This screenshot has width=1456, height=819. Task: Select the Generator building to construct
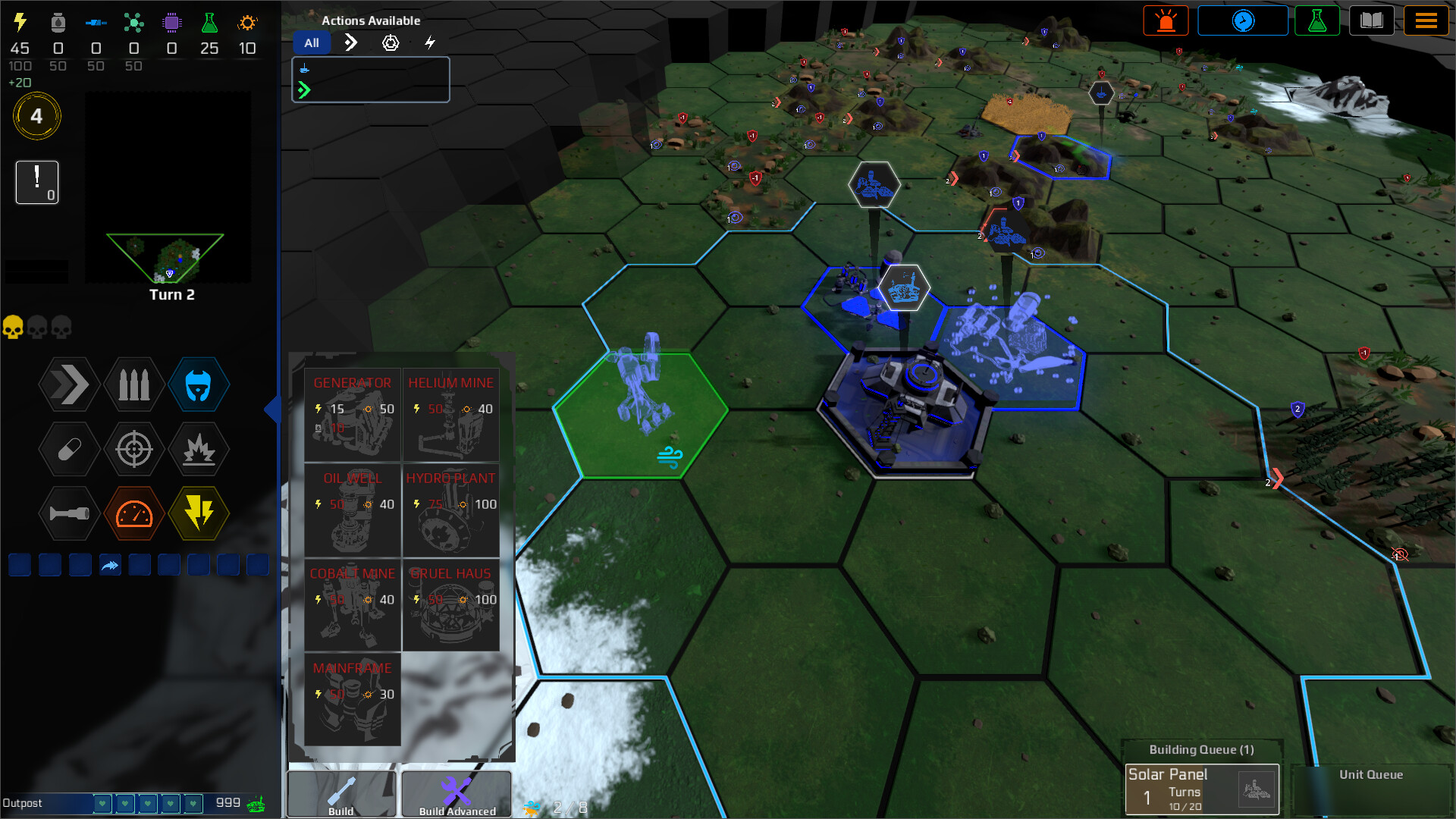(352, 413)
